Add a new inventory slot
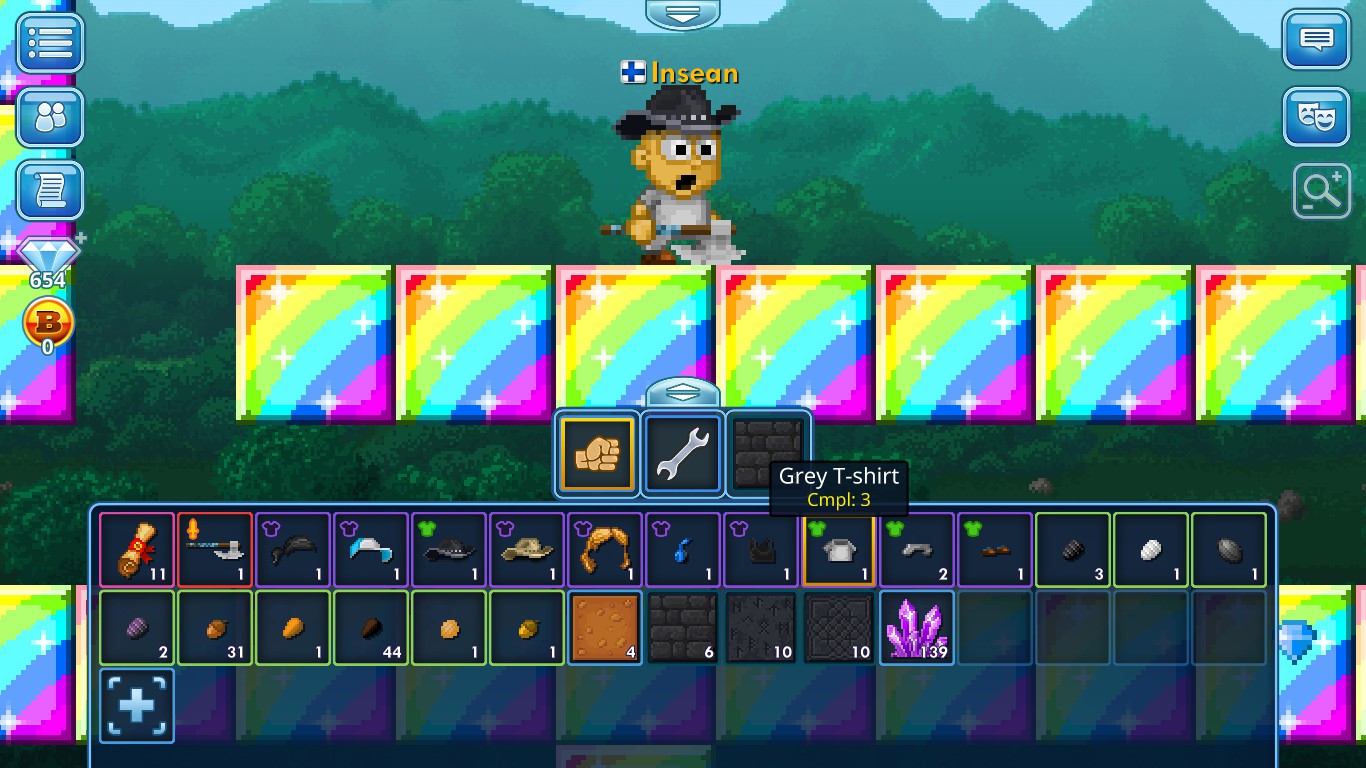This screenshot has width=1366, height=768. coord(136,706)
